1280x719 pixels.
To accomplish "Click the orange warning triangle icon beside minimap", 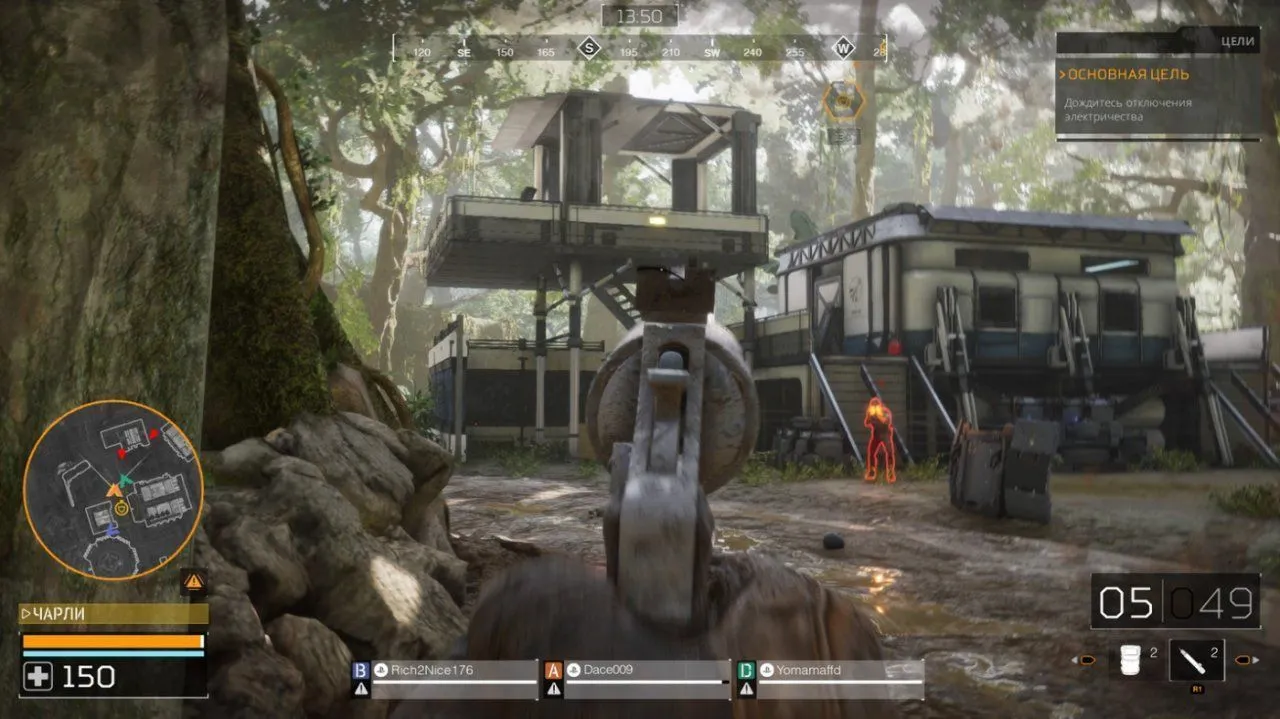I will [194, 580].
